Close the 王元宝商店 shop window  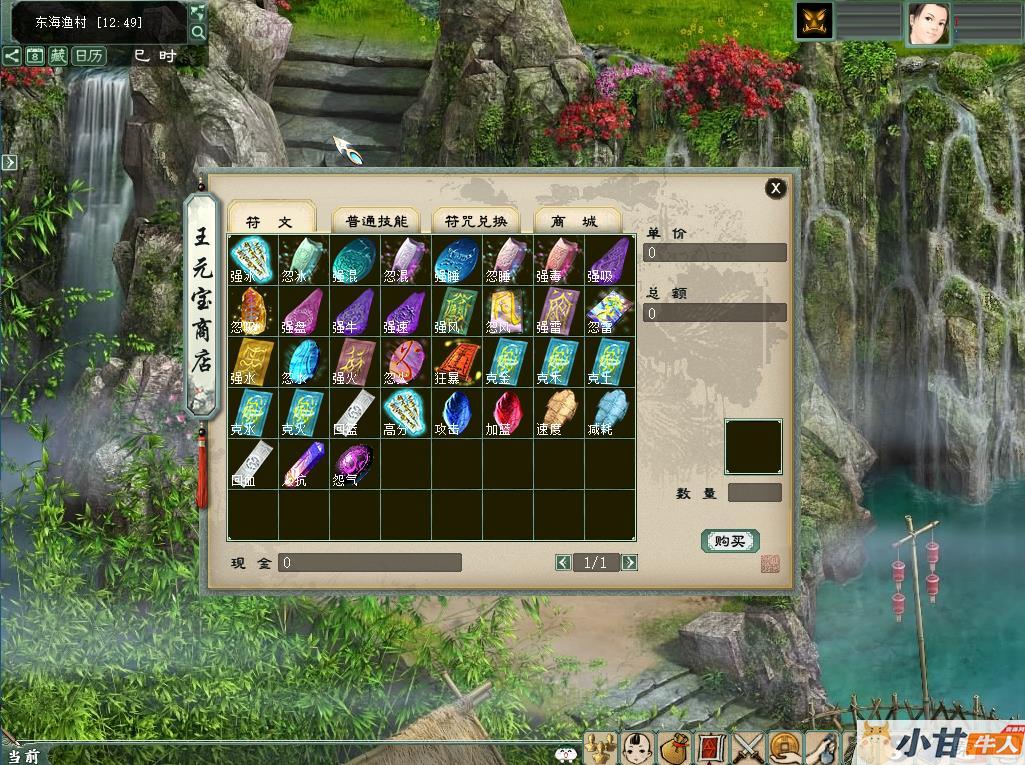[x=776, y=188]
